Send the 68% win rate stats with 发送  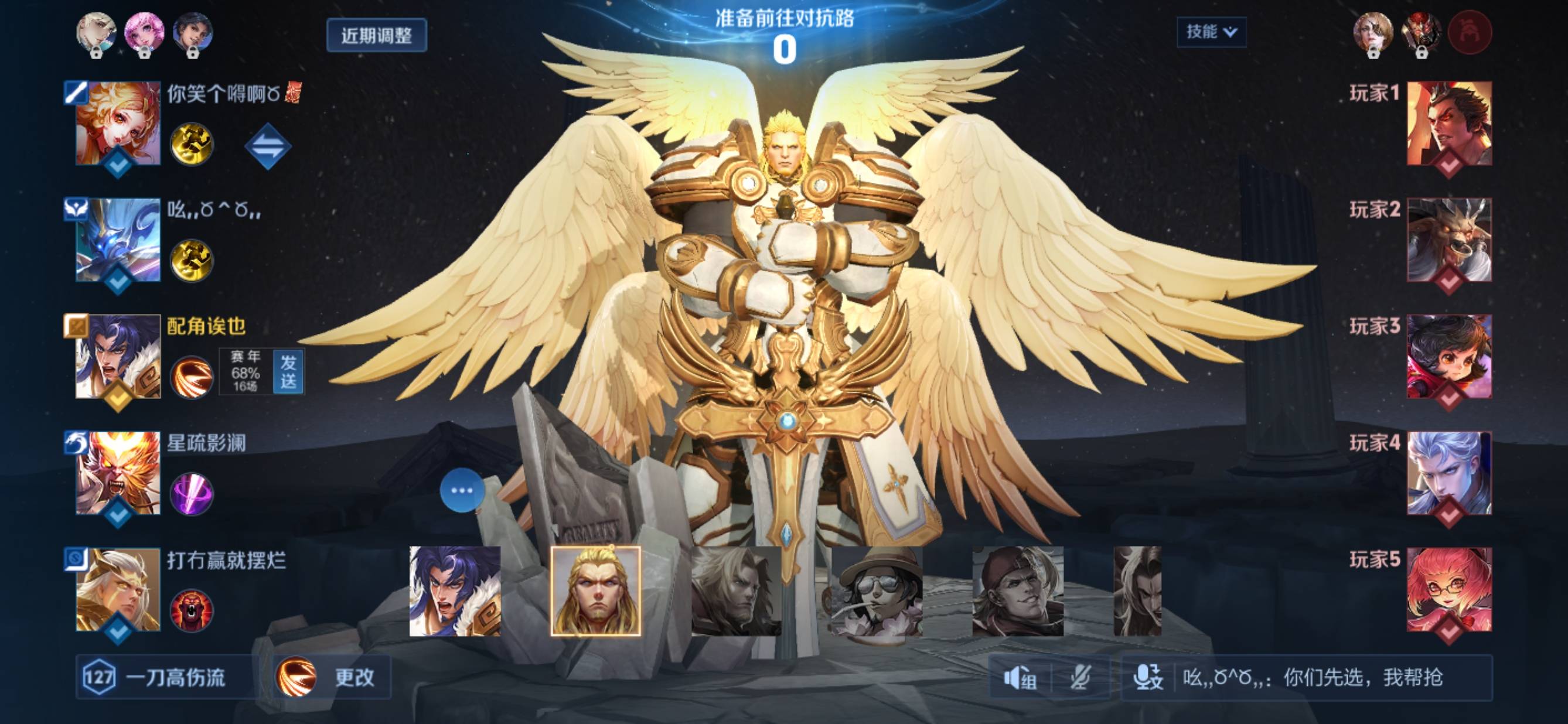click(288, 372)
